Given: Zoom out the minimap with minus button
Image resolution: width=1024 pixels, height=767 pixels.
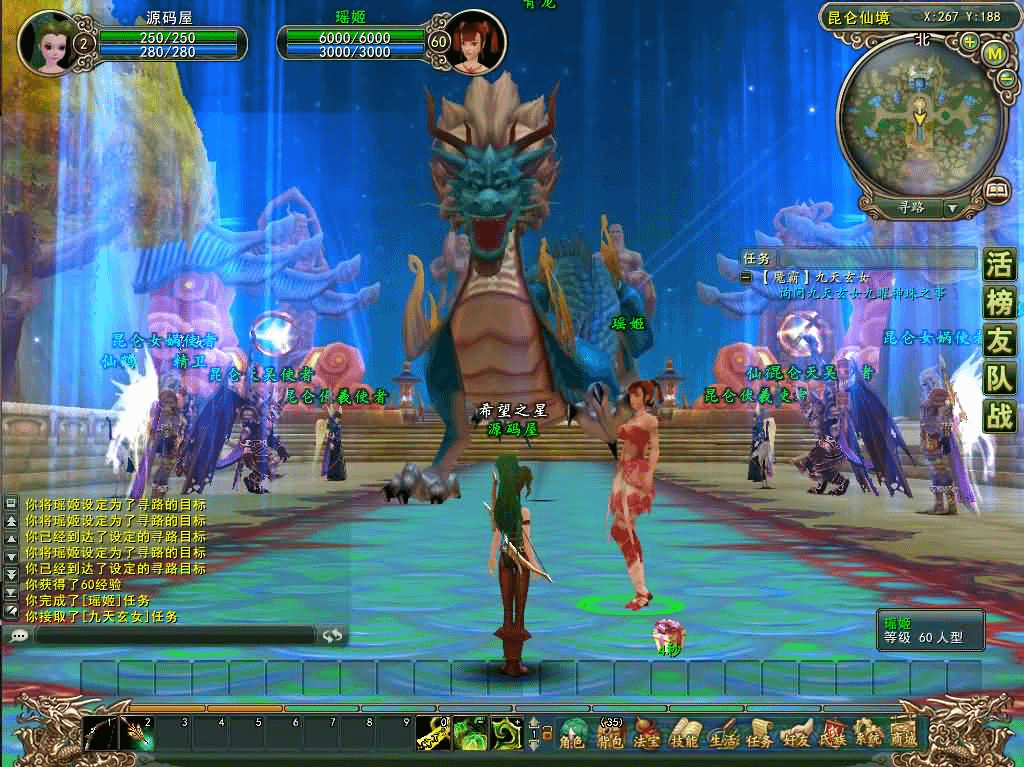Looking at the screenshot, I should click(1007, 81).
